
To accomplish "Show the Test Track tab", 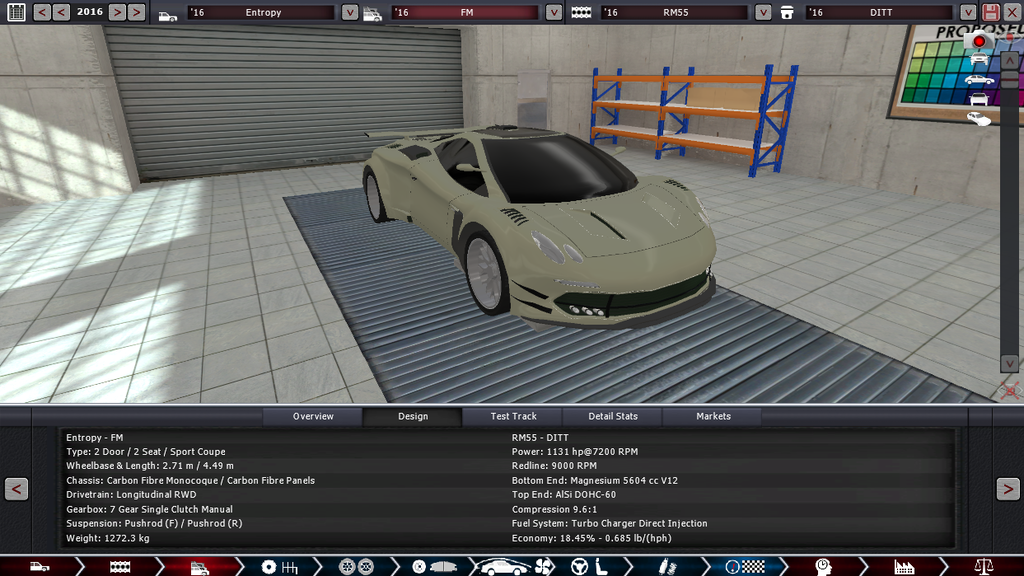I will coord(513,416).
